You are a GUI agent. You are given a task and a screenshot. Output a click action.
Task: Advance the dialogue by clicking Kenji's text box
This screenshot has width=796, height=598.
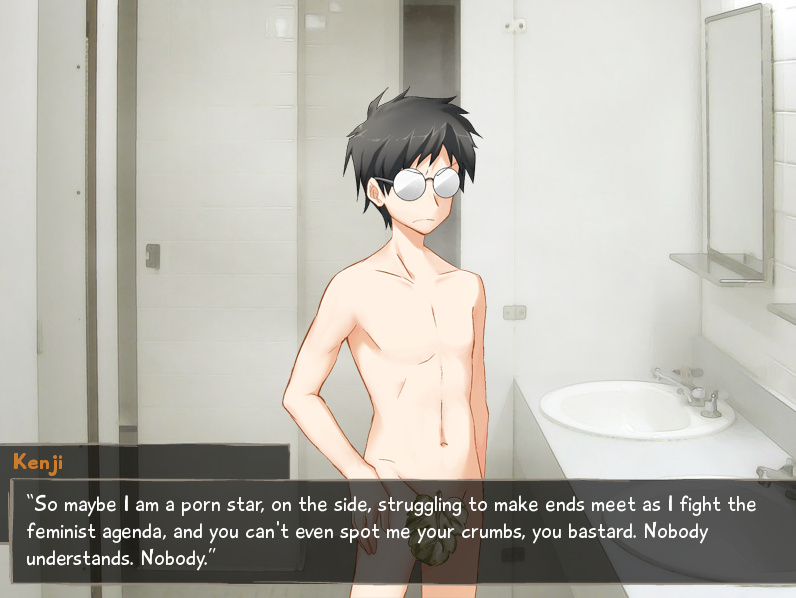point(400,530)
